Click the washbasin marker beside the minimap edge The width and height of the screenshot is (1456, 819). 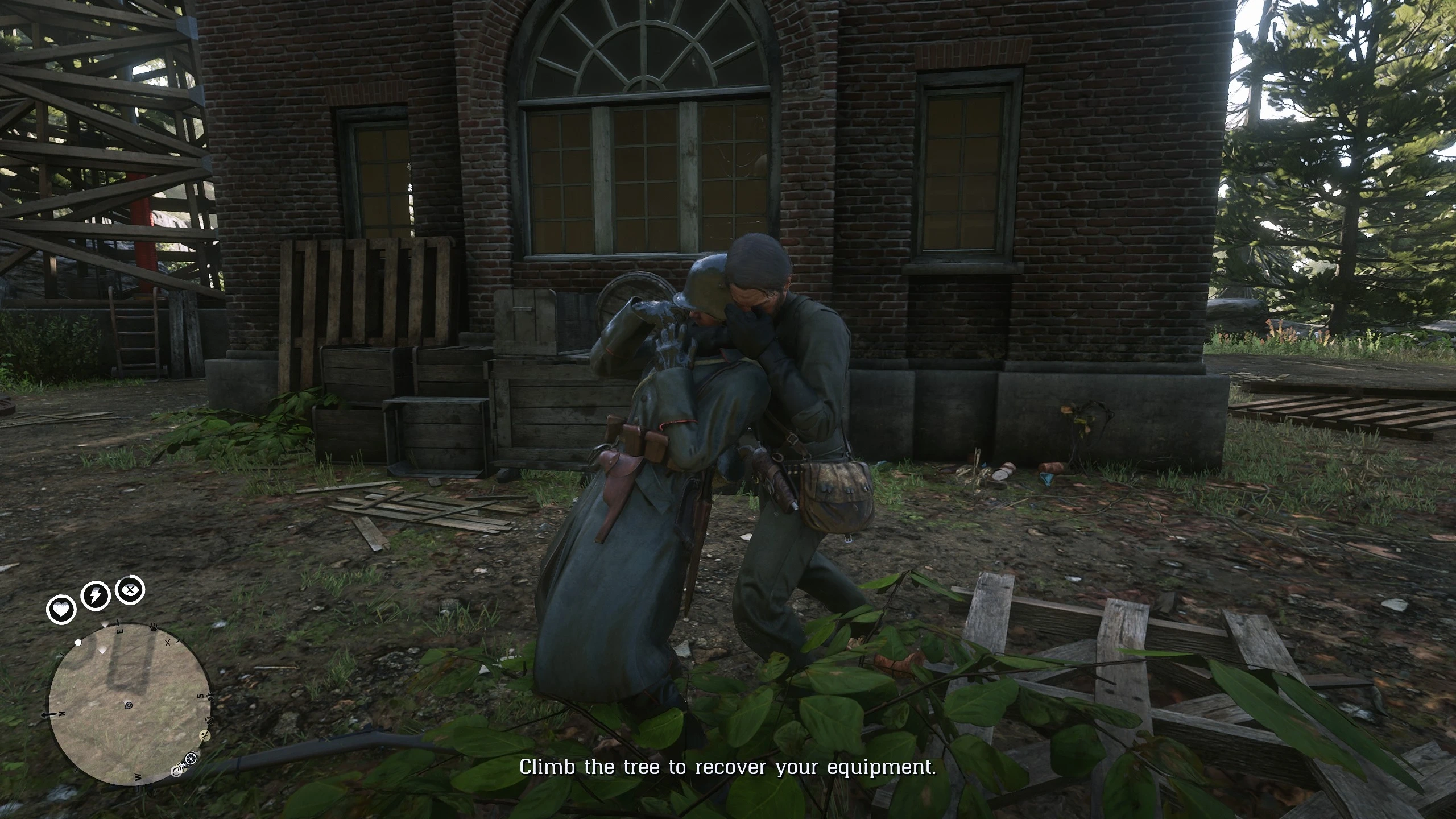(x=182, y=766)
